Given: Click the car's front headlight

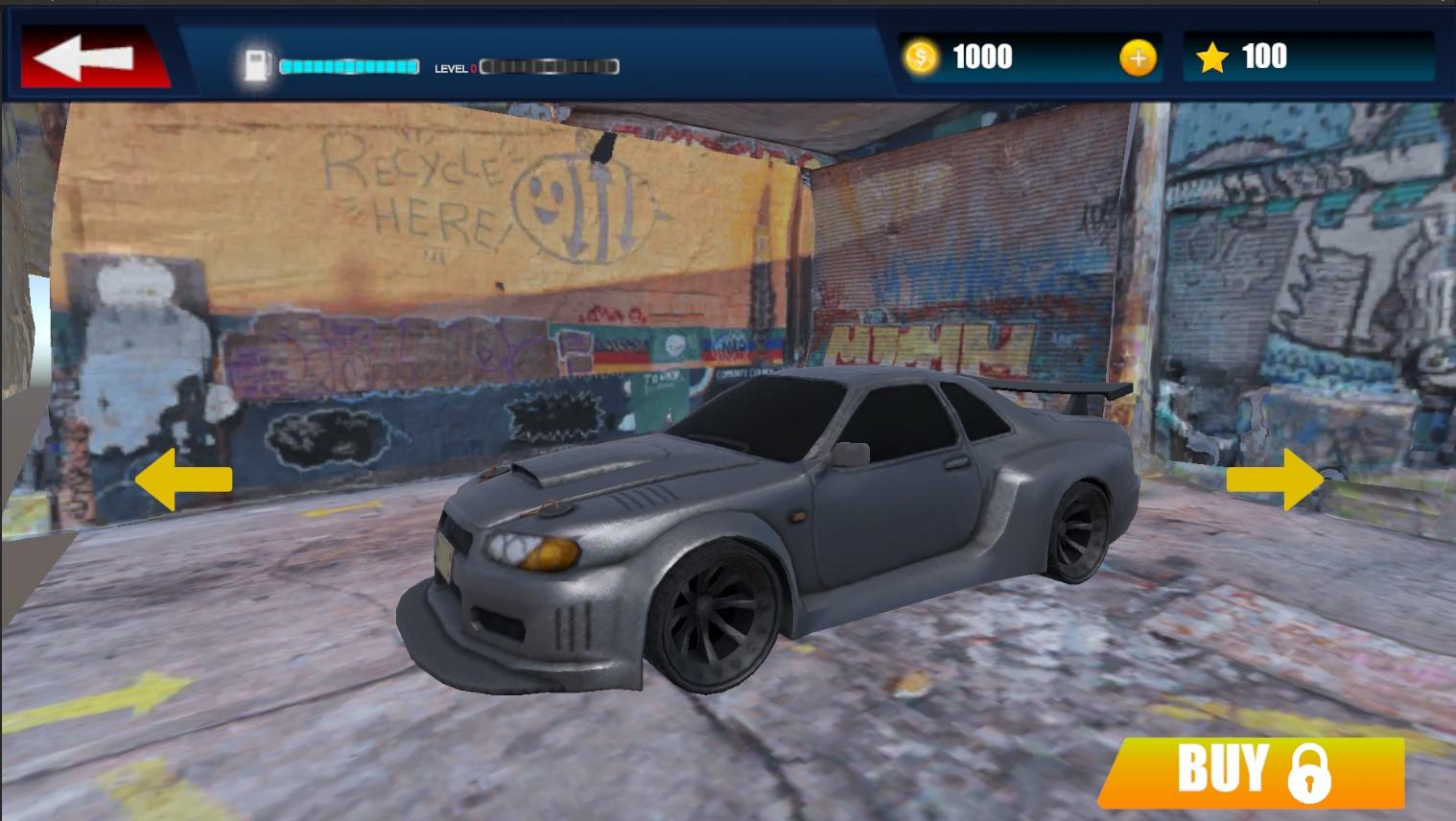Looking at the screenshot, I should pos(532,551).
